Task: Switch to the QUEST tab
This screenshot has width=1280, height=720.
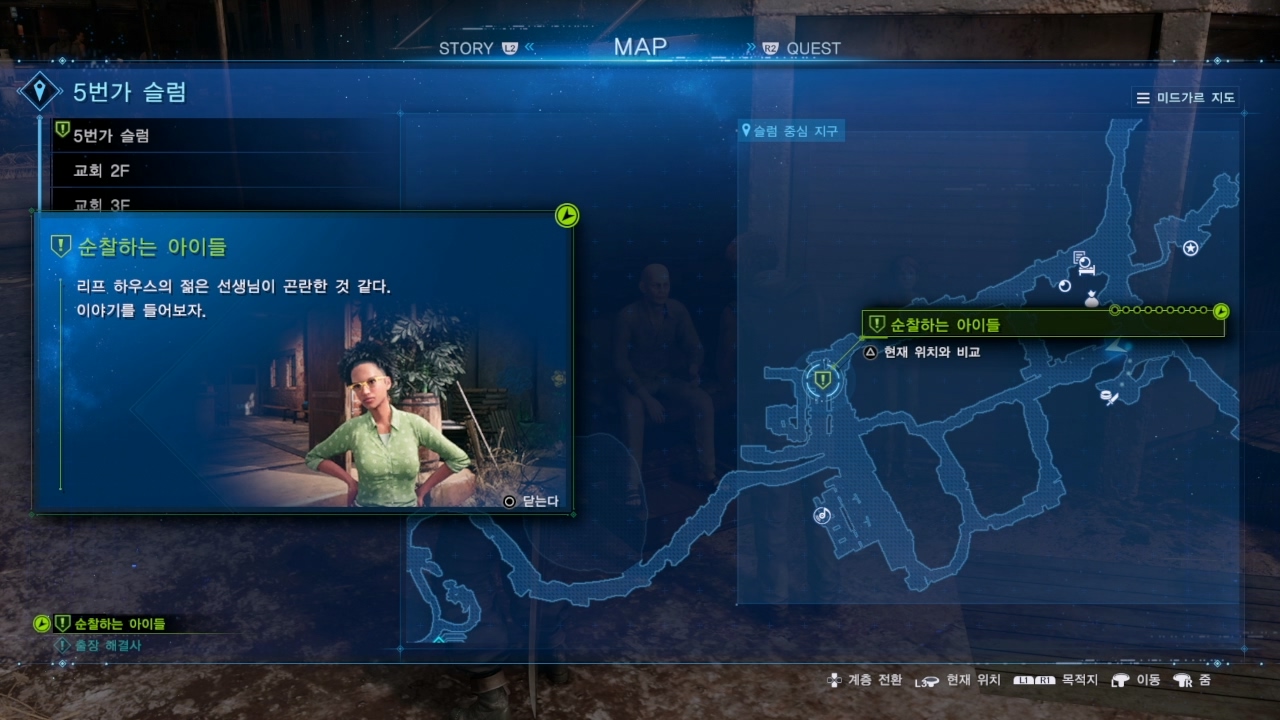Action: coord(813,48)
